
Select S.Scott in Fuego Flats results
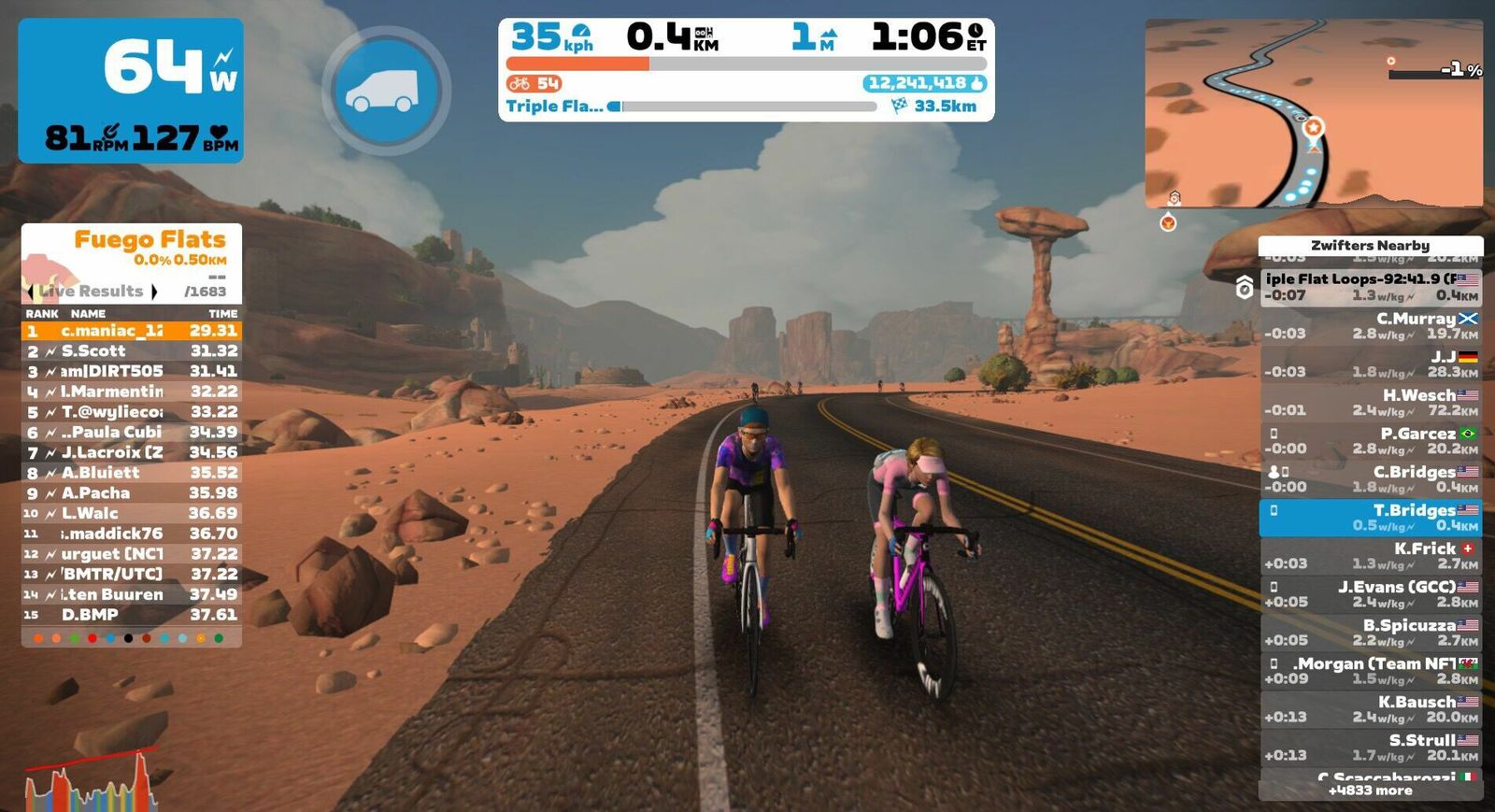[131, 351]
